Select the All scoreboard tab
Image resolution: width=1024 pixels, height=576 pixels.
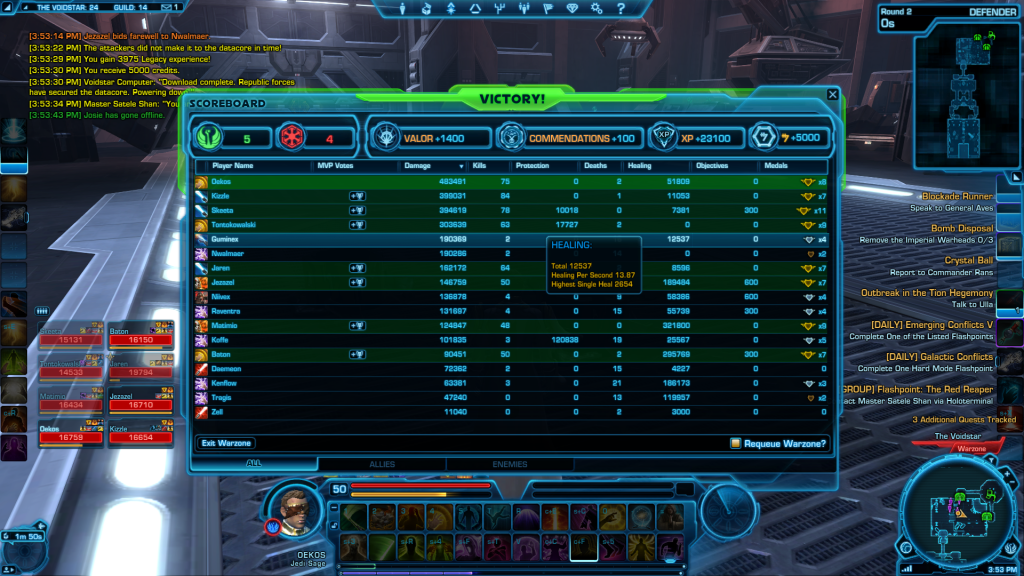(254, 464)
